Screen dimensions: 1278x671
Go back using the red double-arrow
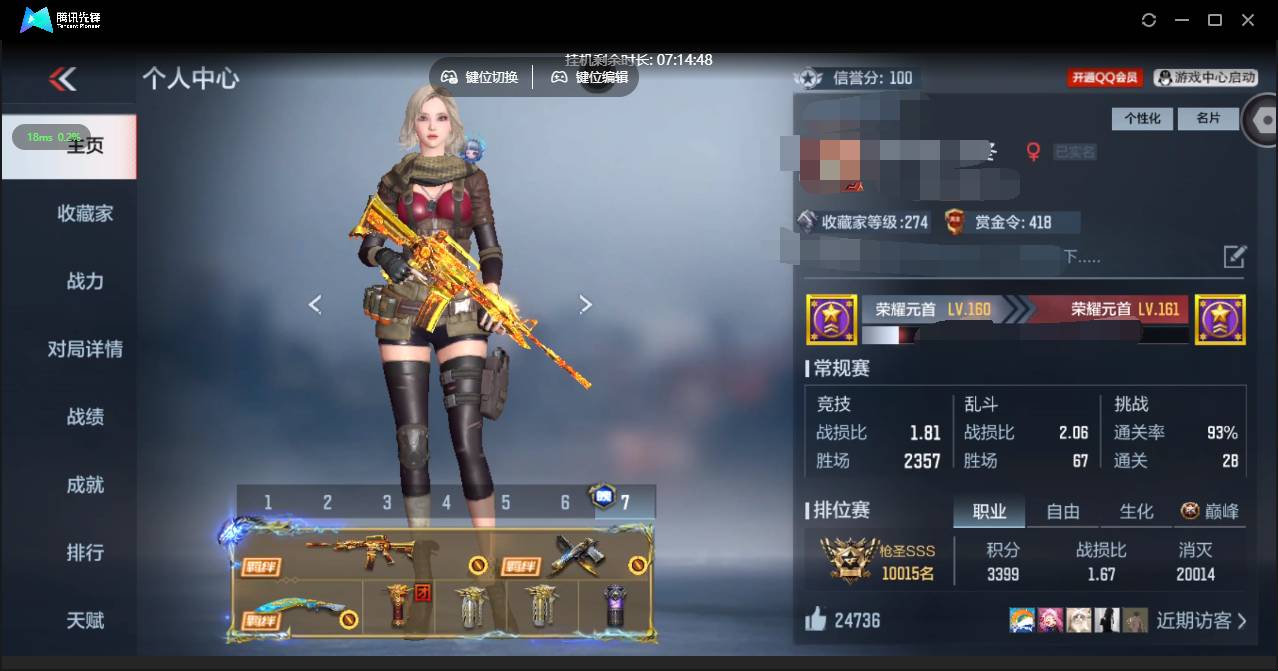coord(62,79)
